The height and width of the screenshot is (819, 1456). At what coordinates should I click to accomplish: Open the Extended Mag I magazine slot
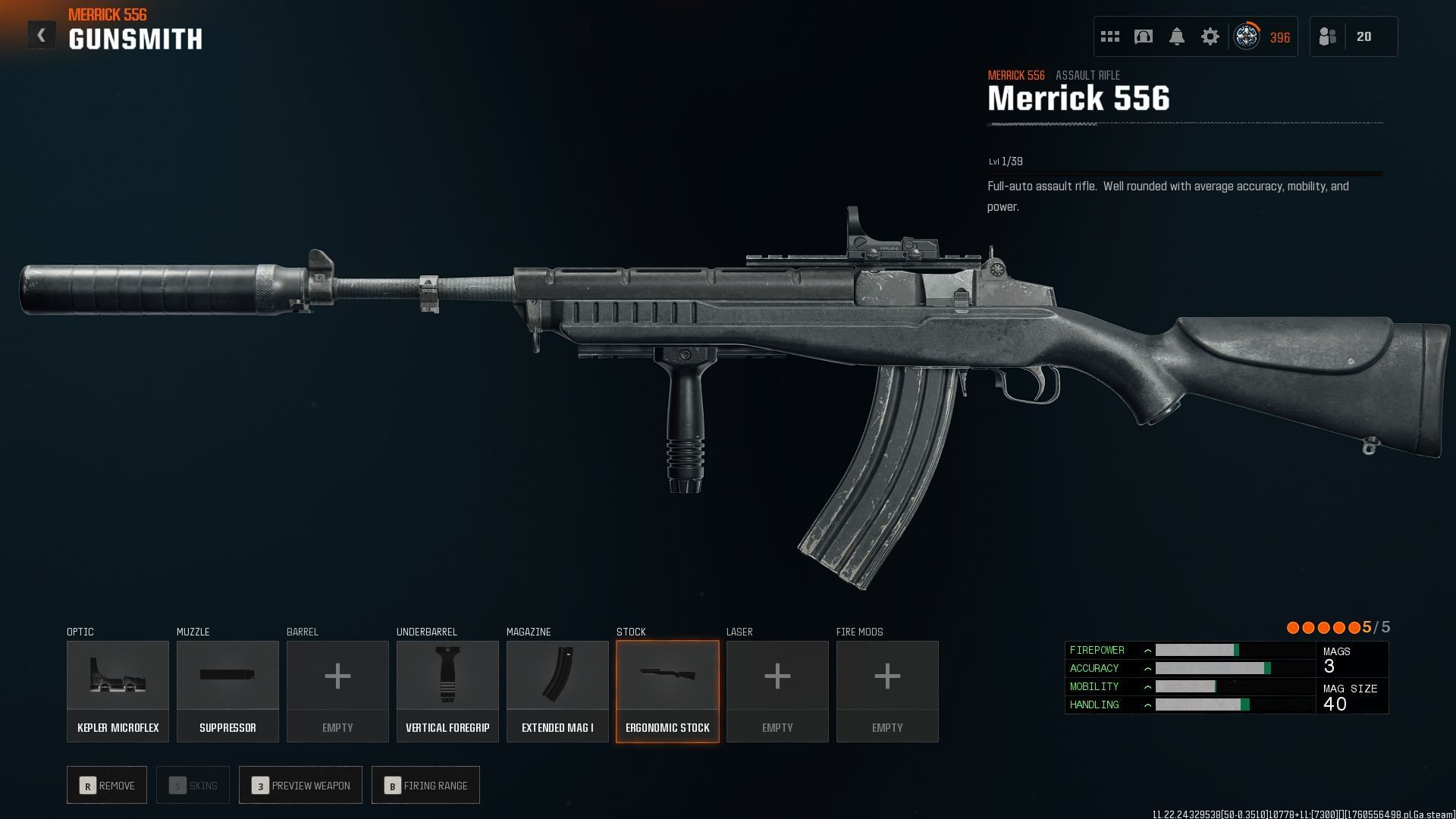click(x=557, y=691)
